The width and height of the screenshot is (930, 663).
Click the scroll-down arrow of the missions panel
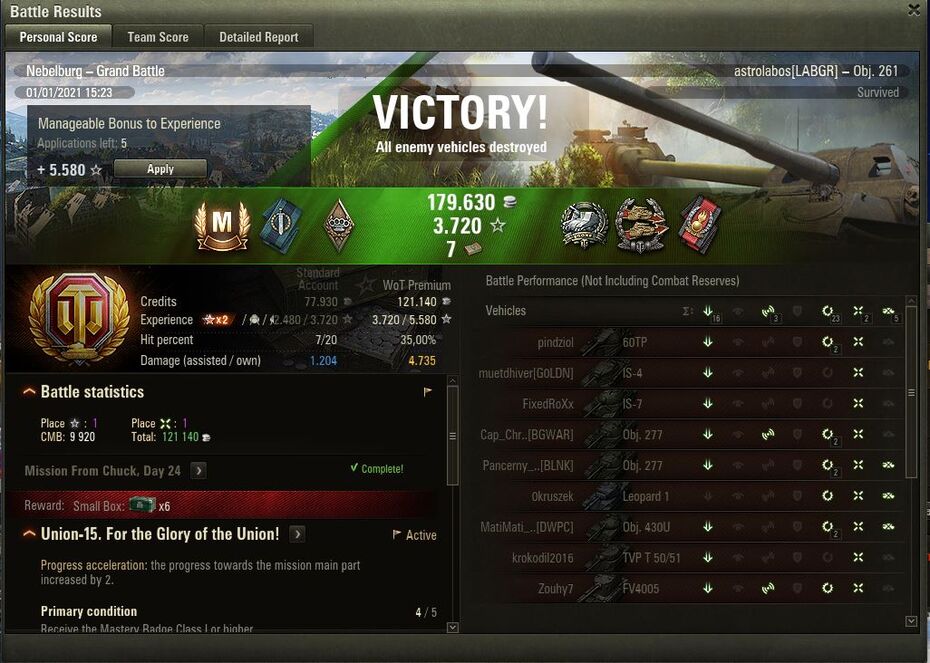tap(452, 627)
